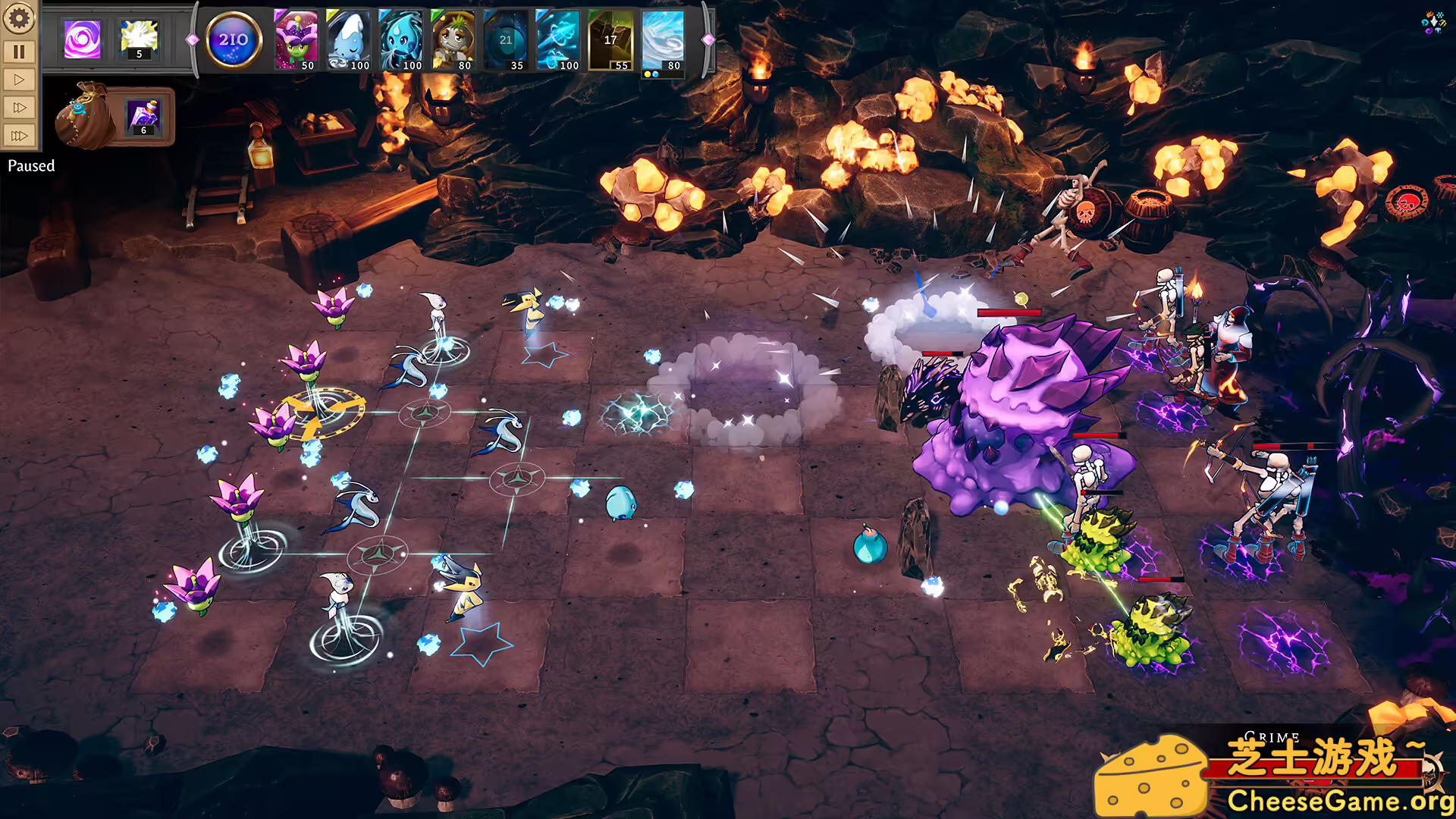The width and height of the screenshot is (1456, 819).
Task: Select the cracked rock card costing 55
Action: pos(610,40)
